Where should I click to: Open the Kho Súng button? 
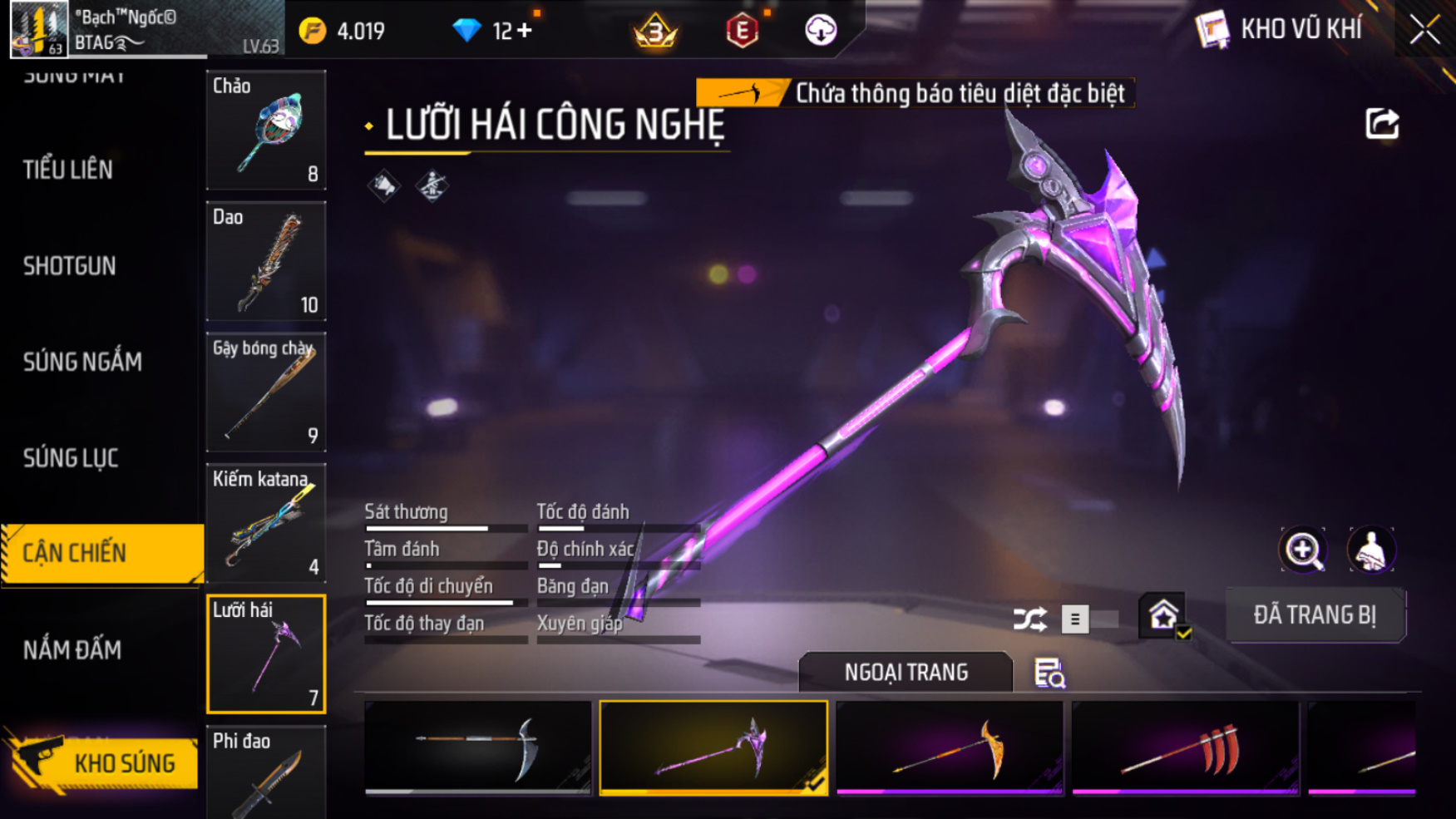pos(104,762)
